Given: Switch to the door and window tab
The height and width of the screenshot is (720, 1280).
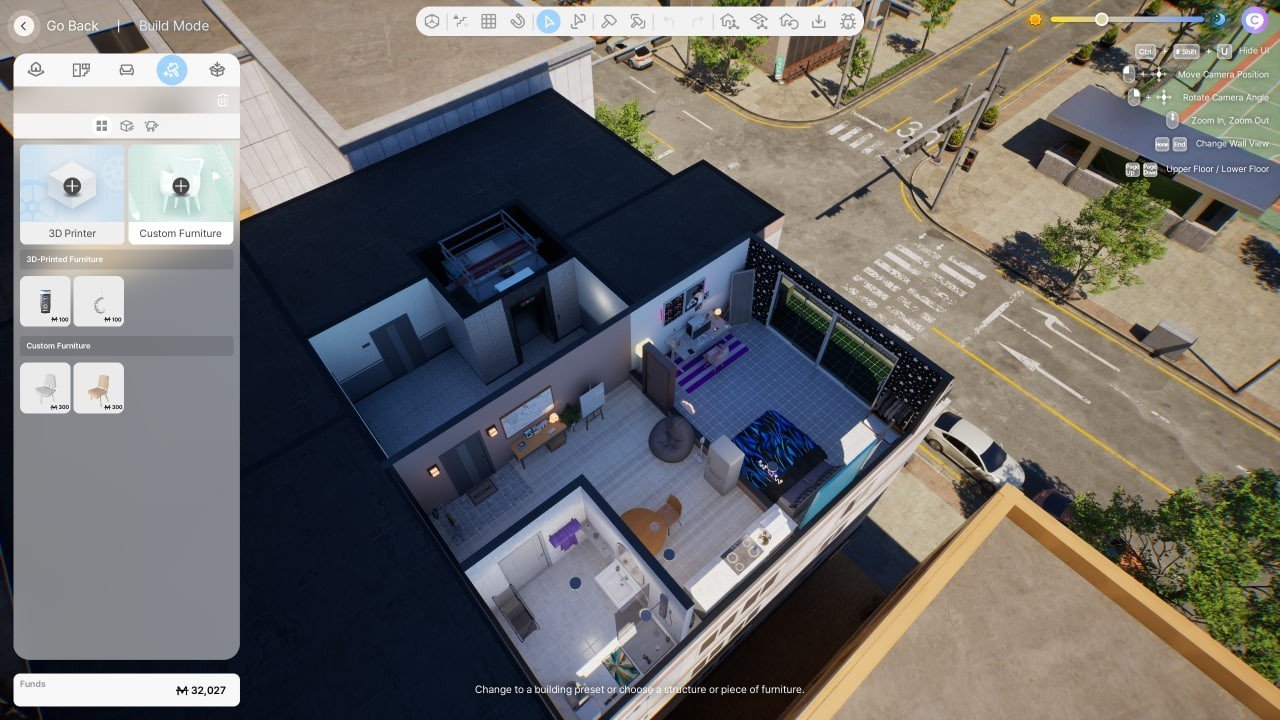Looking at the screenshot, I should coord(81,70).
